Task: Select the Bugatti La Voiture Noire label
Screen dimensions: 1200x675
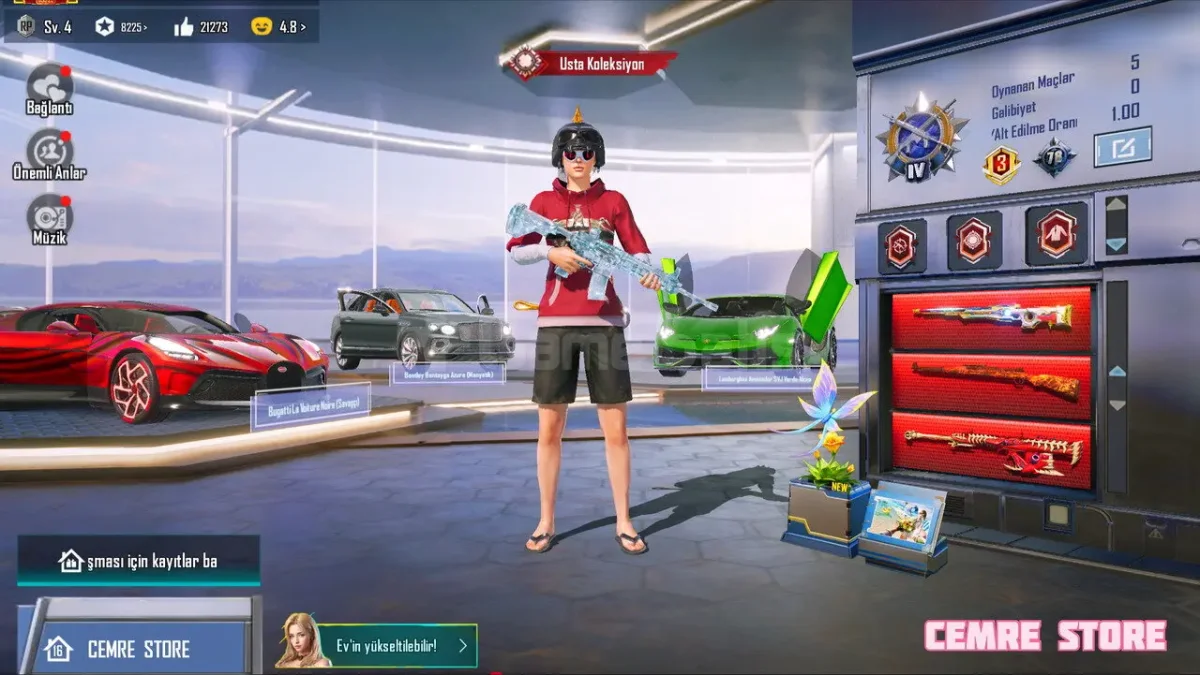Action: tap(310, 405)
